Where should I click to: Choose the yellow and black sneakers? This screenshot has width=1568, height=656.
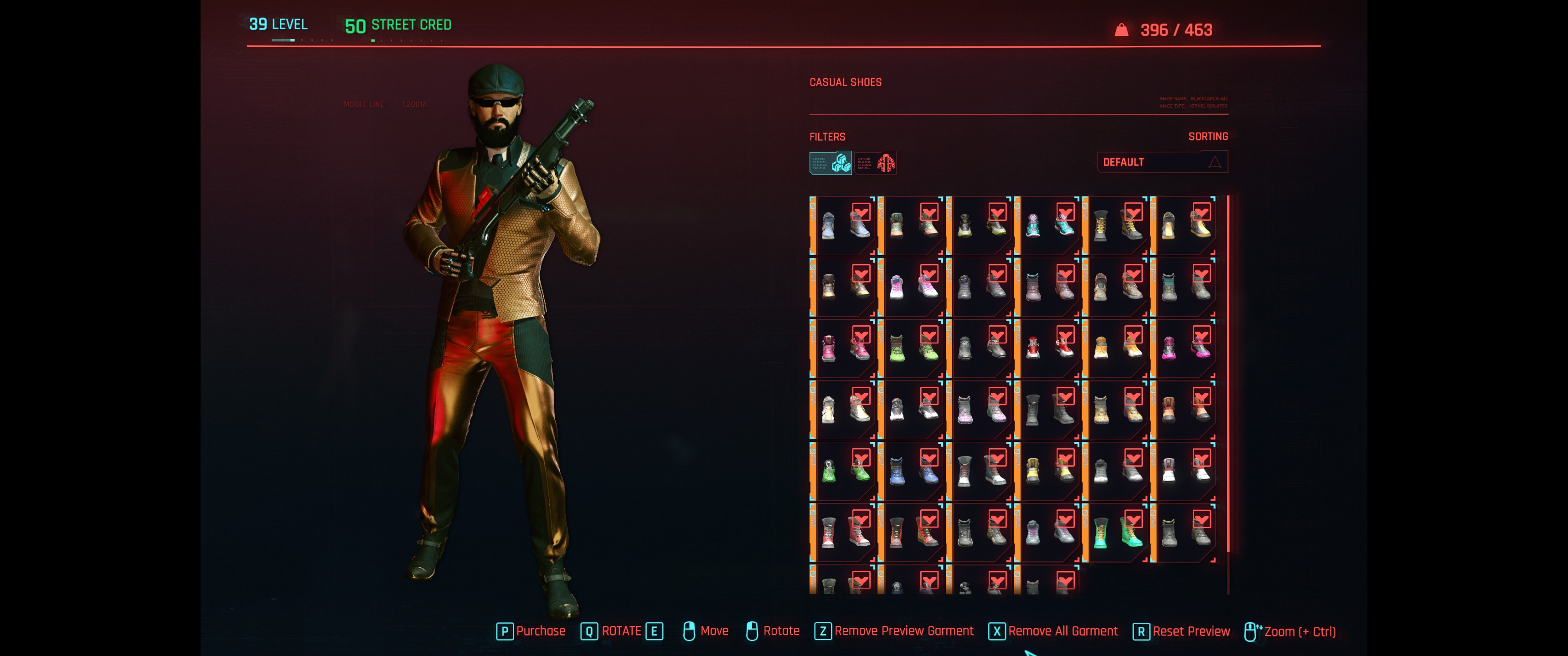tap(1048, 471)
